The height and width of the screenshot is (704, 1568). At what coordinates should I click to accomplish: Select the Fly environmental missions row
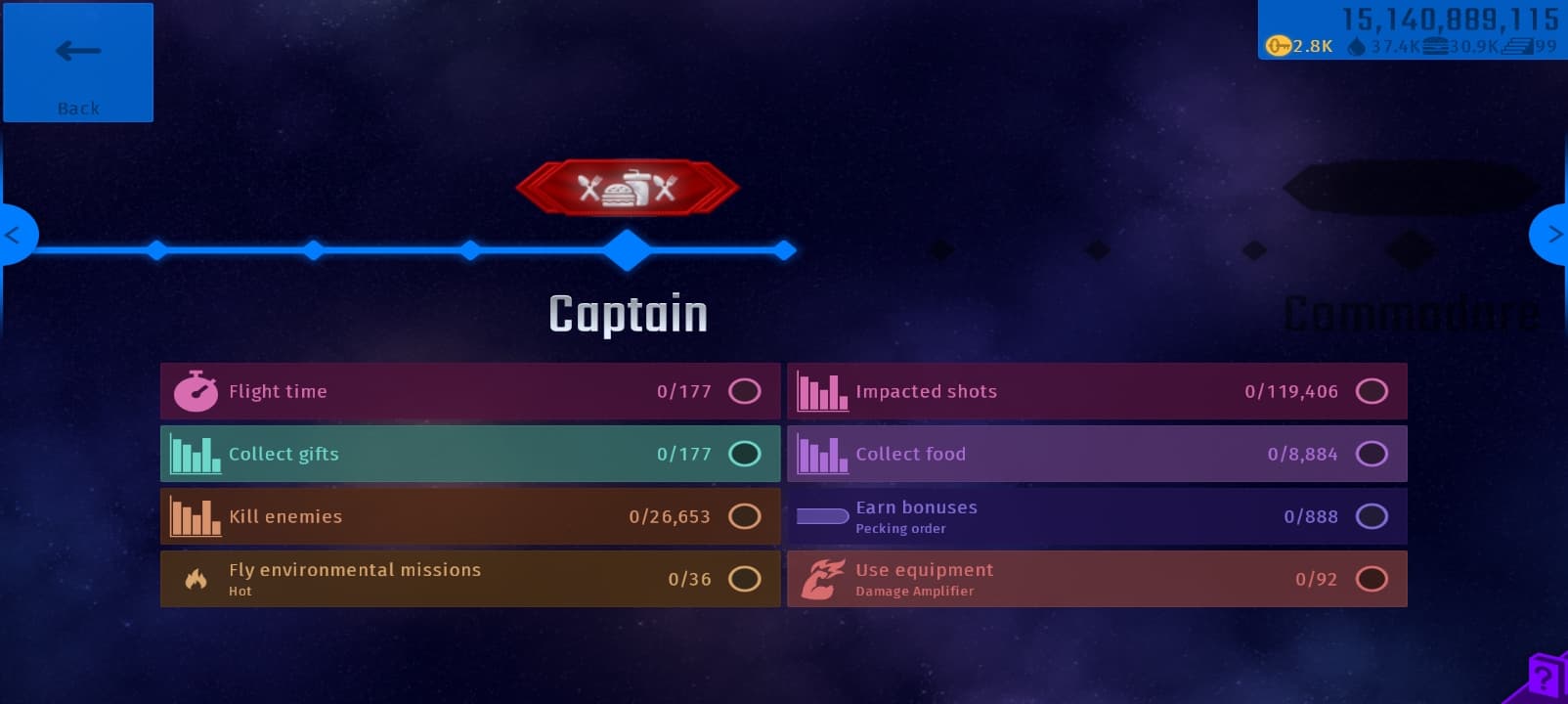click(469, 579)
